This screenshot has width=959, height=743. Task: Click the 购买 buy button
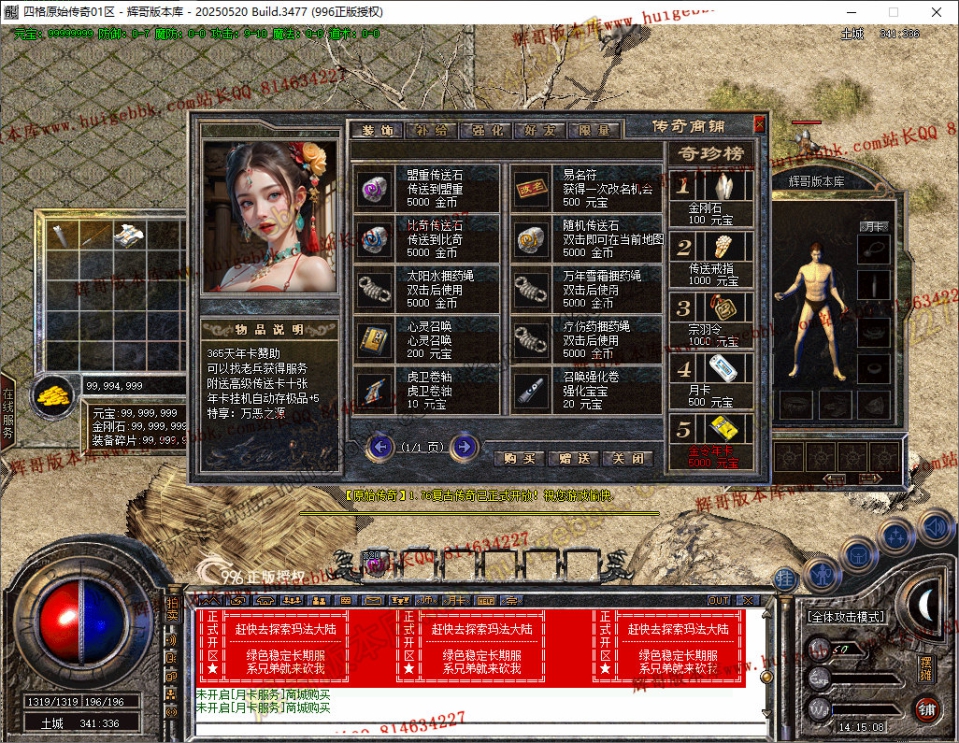coord(518,459)
